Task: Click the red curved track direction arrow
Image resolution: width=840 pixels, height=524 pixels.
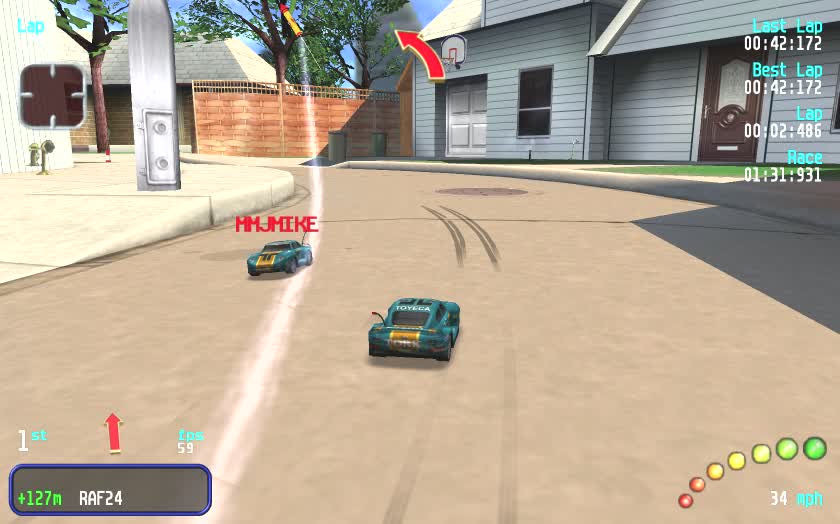Action: click(x=421, y=53)
